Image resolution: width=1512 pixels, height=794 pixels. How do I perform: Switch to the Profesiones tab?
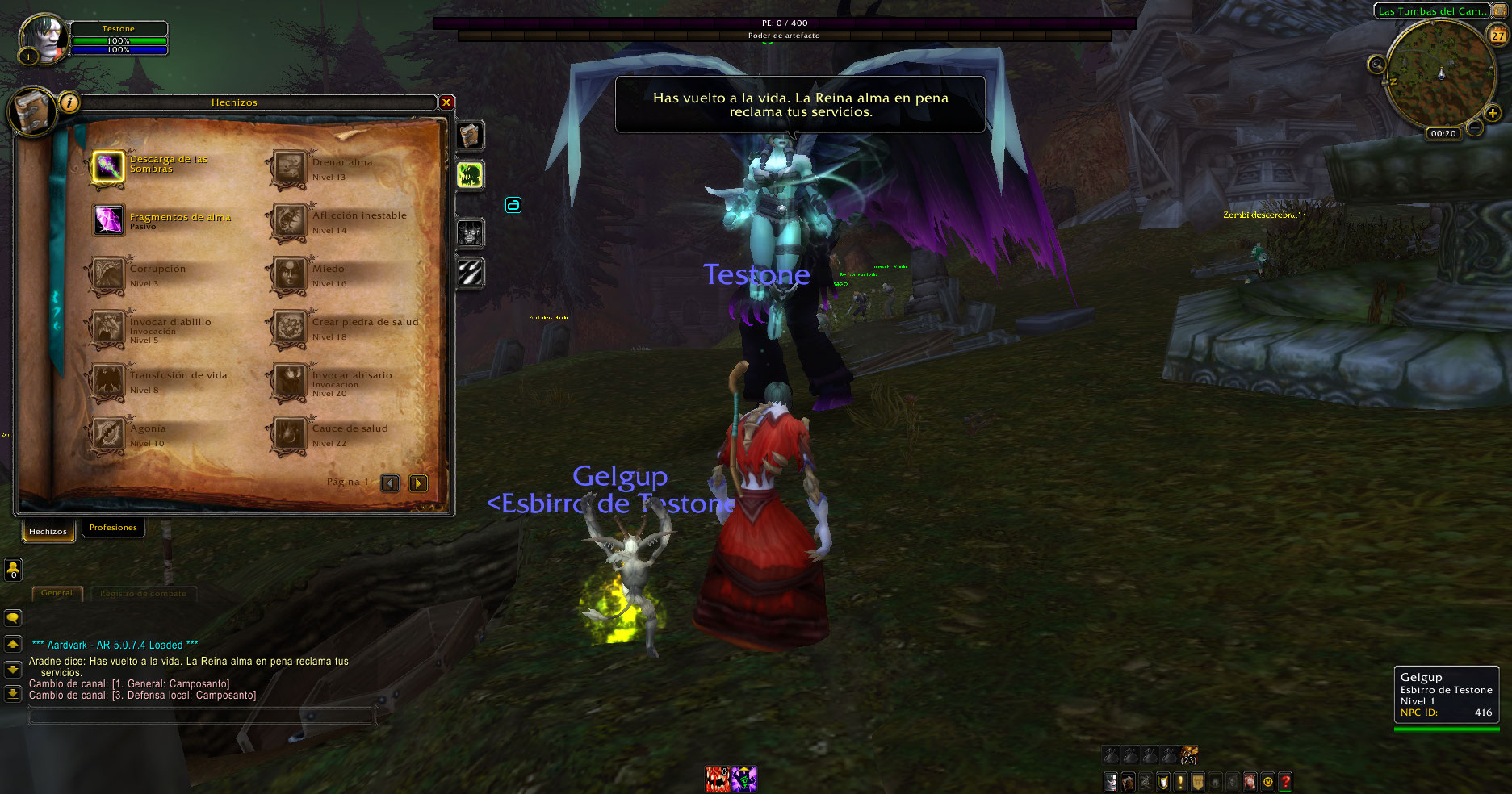113,528
